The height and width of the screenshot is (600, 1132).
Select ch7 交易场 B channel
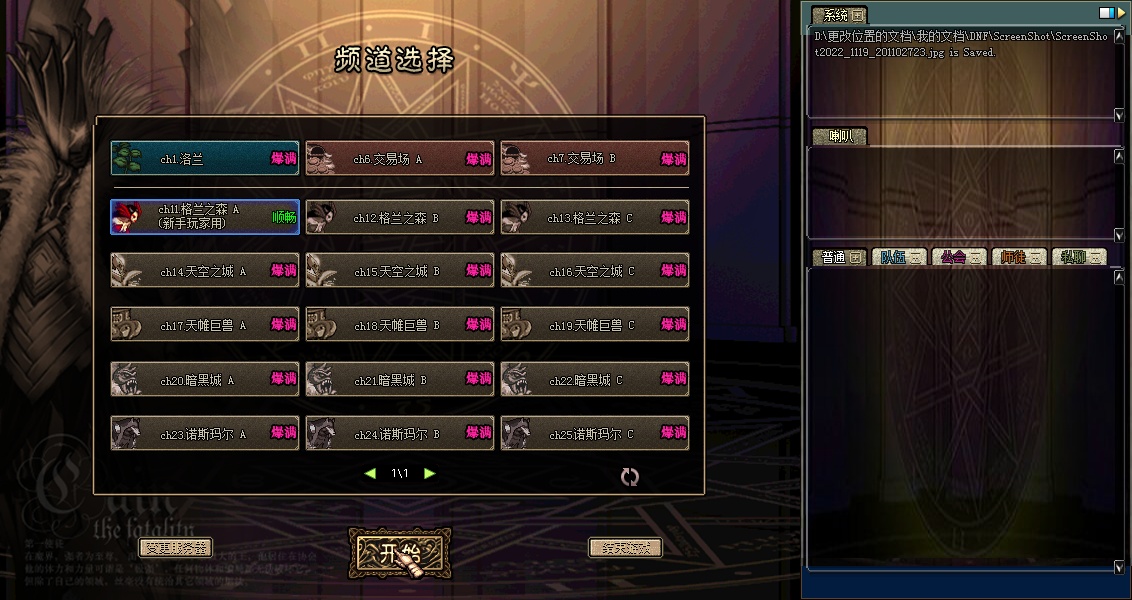(x=595, y=159)
